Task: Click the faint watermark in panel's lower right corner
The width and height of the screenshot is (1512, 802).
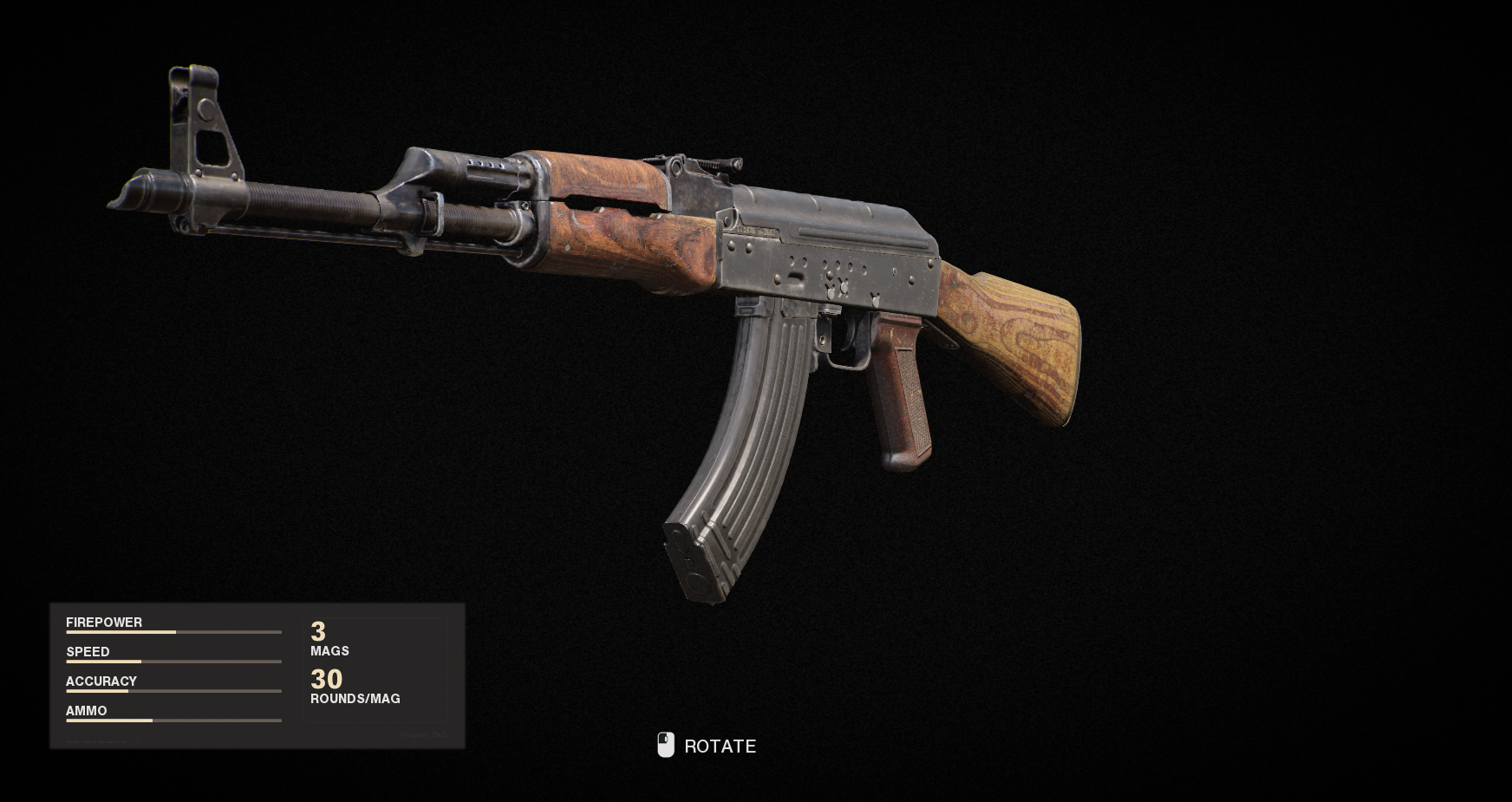Action: pos(425,734)
